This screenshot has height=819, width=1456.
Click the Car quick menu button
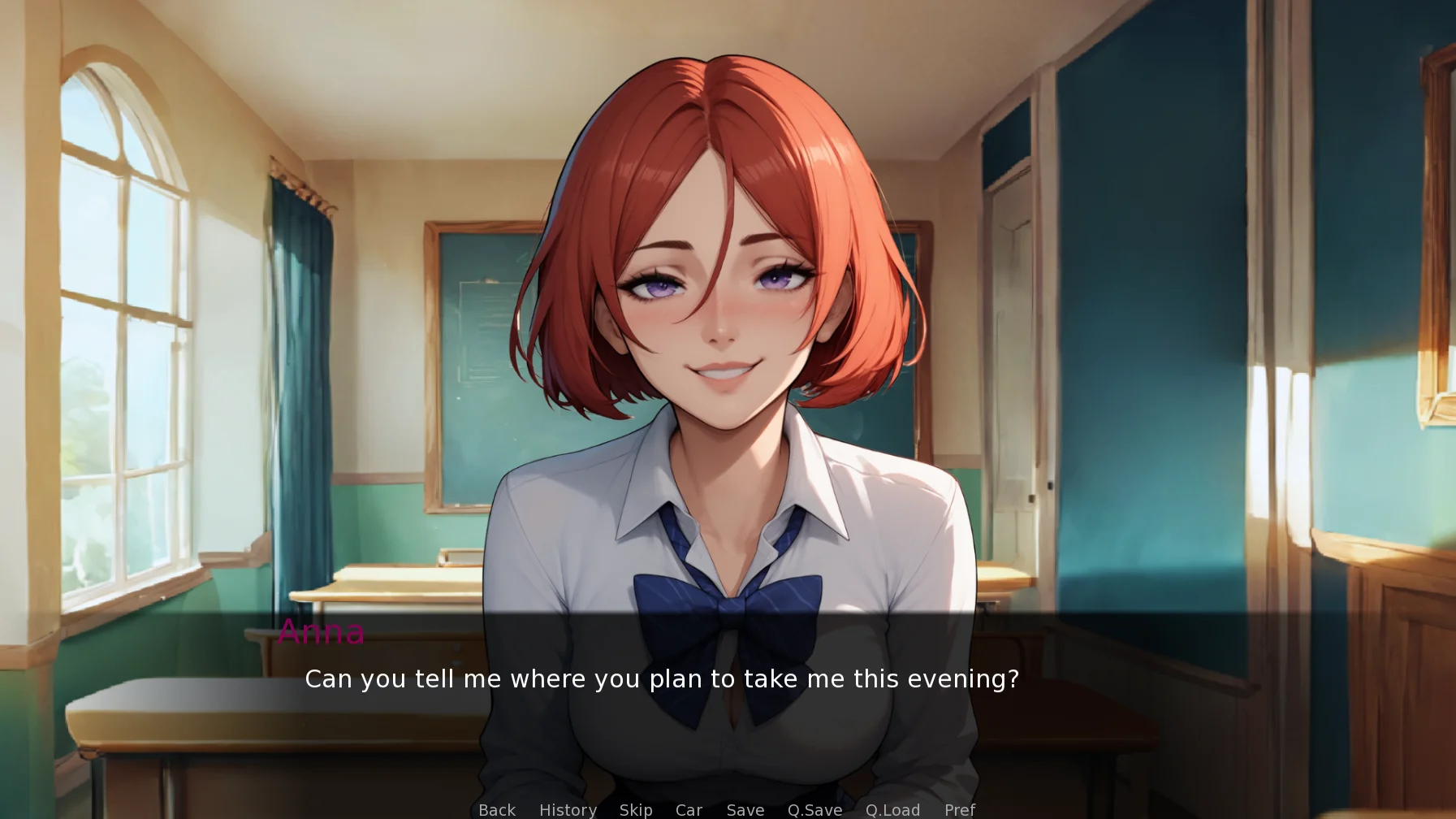coord(689,809)
